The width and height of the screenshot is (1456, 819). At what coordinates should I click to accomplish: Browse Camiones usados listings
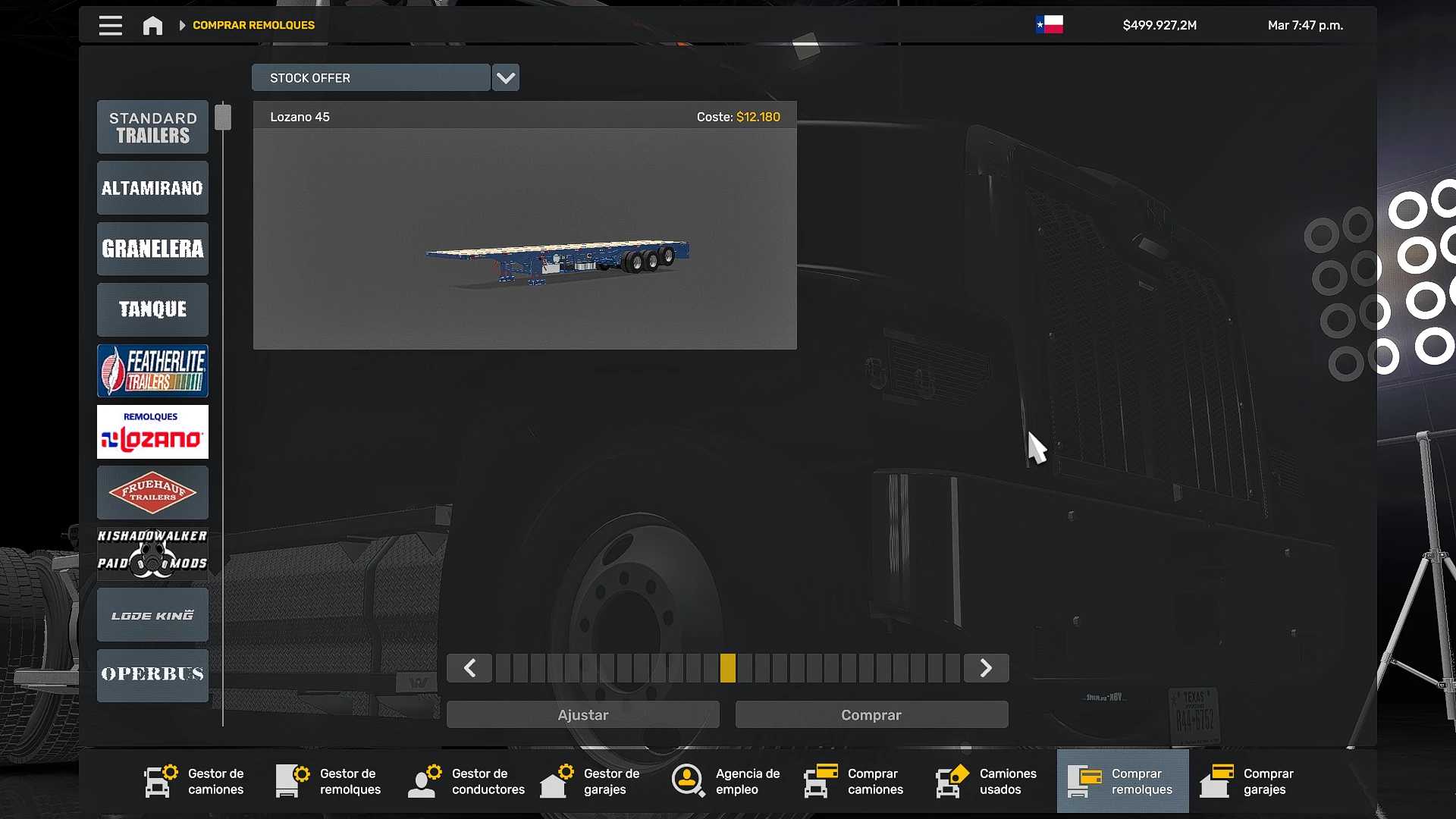tap(986, 781)
